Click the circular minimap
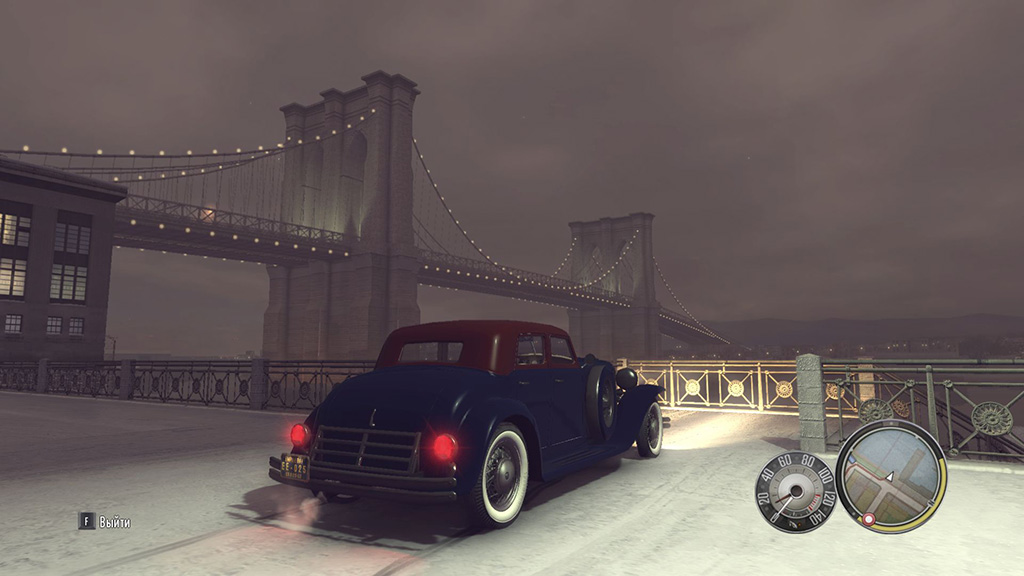Screen dimensions: 1024x576 (891, 476)
